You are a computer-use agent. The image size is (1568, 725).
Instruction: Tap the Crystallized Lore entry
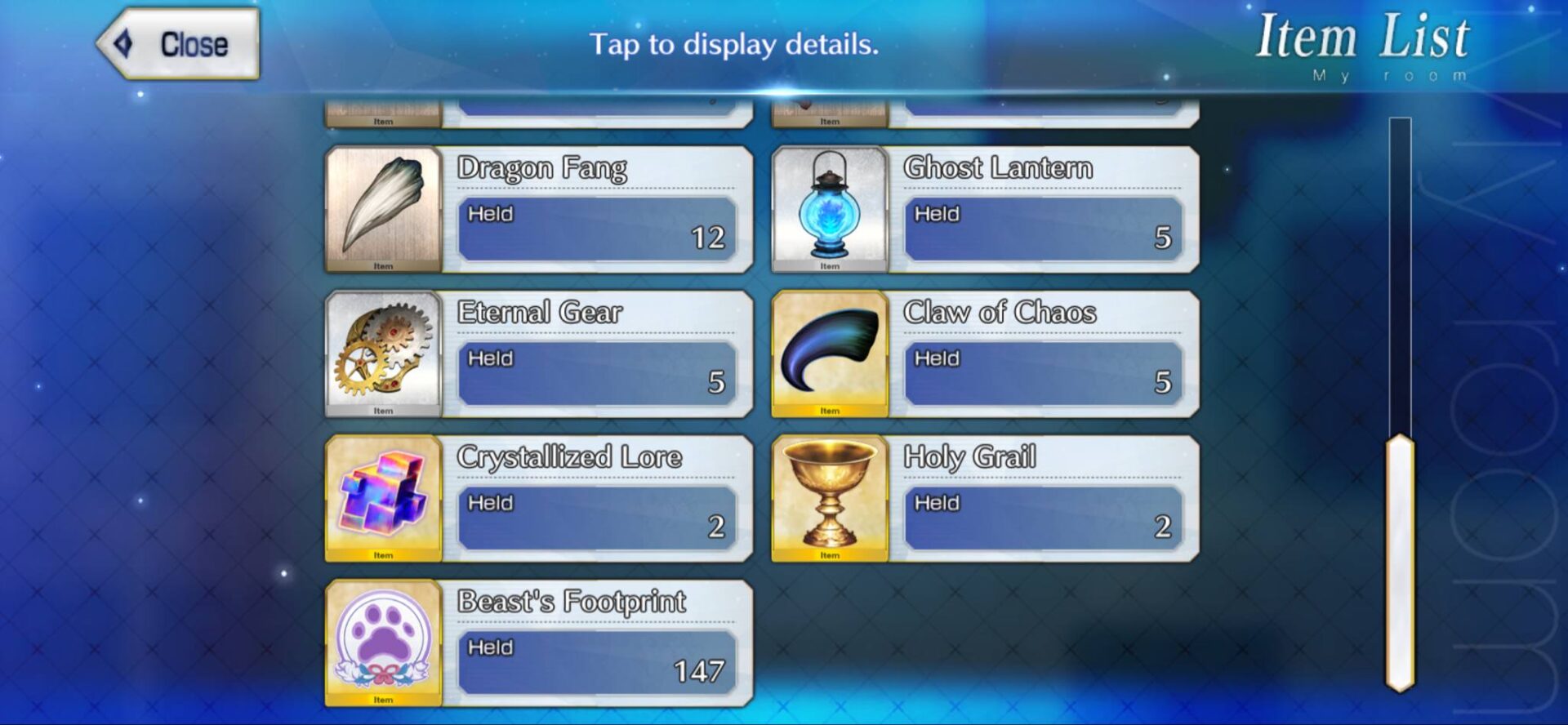click(539, 498)
